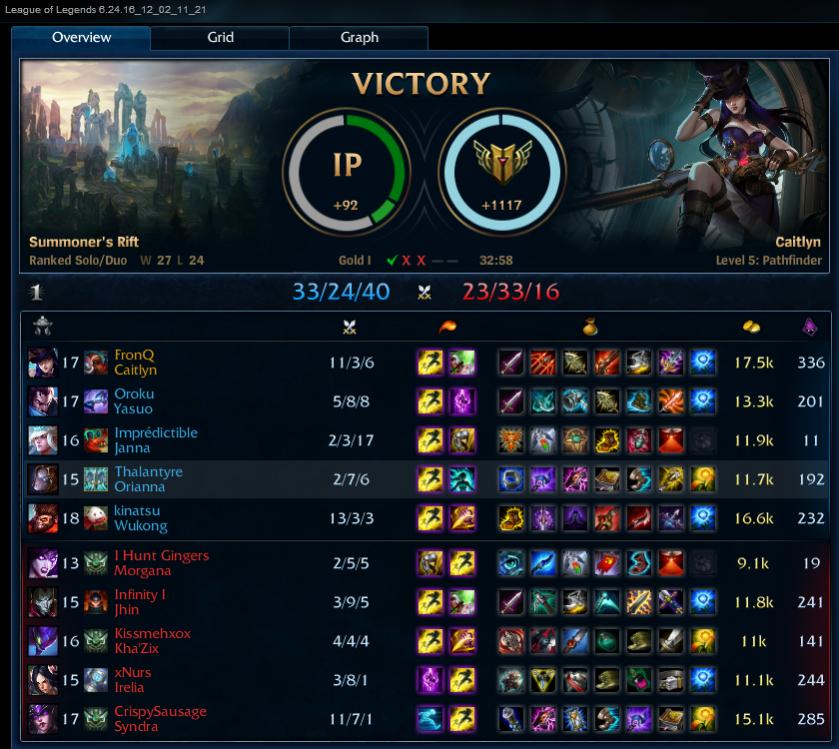Viewport: 839px width, 749px height.
Task: Click the item bag column header
Action: coord(591,326)
